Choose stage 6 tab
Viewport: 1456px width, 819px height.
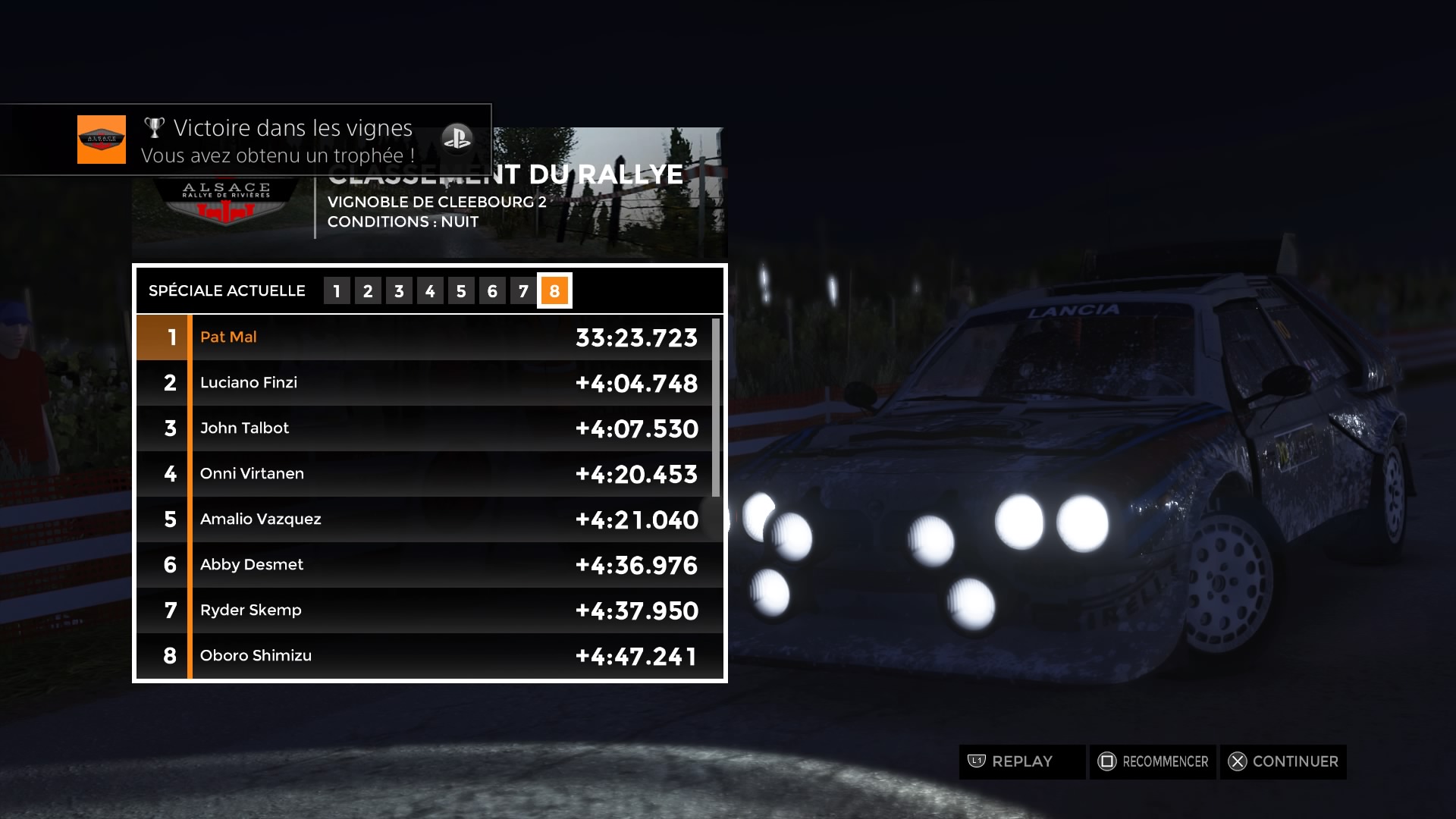[x=492, y=291]
